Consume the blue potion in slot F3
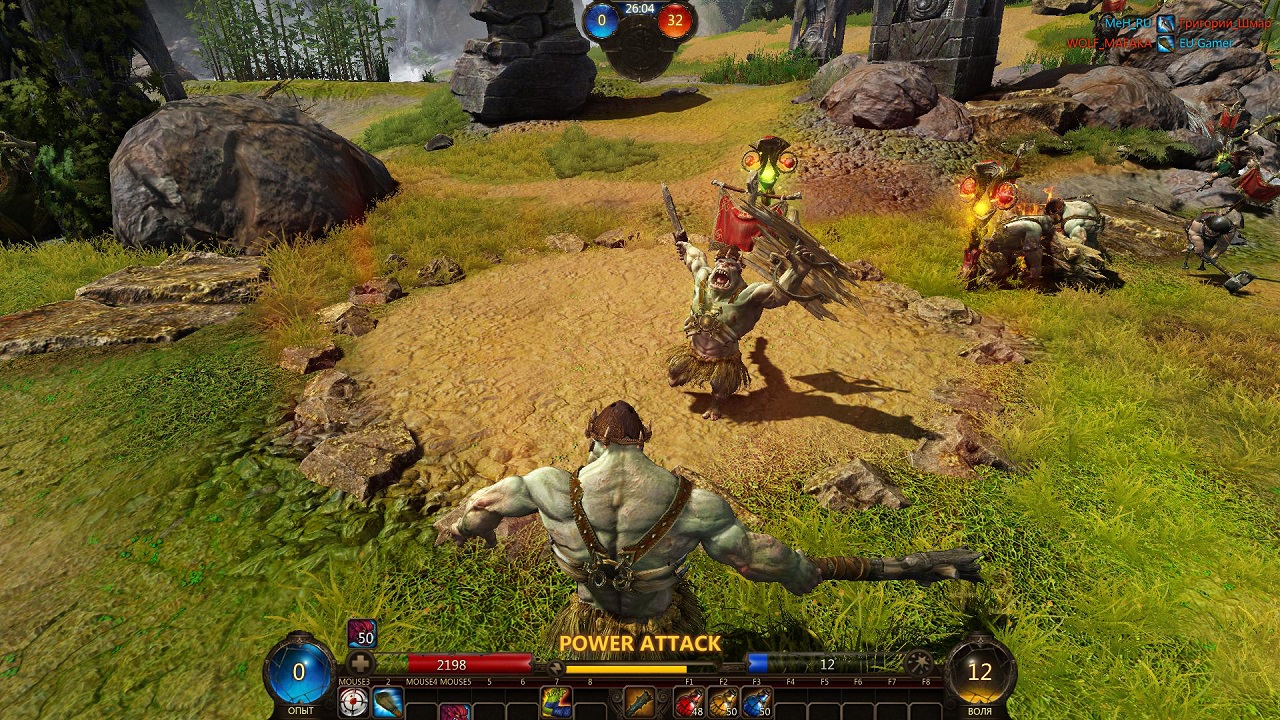Image resolution: width=1280 pixels, height=720 pixels. coord(756,702)
